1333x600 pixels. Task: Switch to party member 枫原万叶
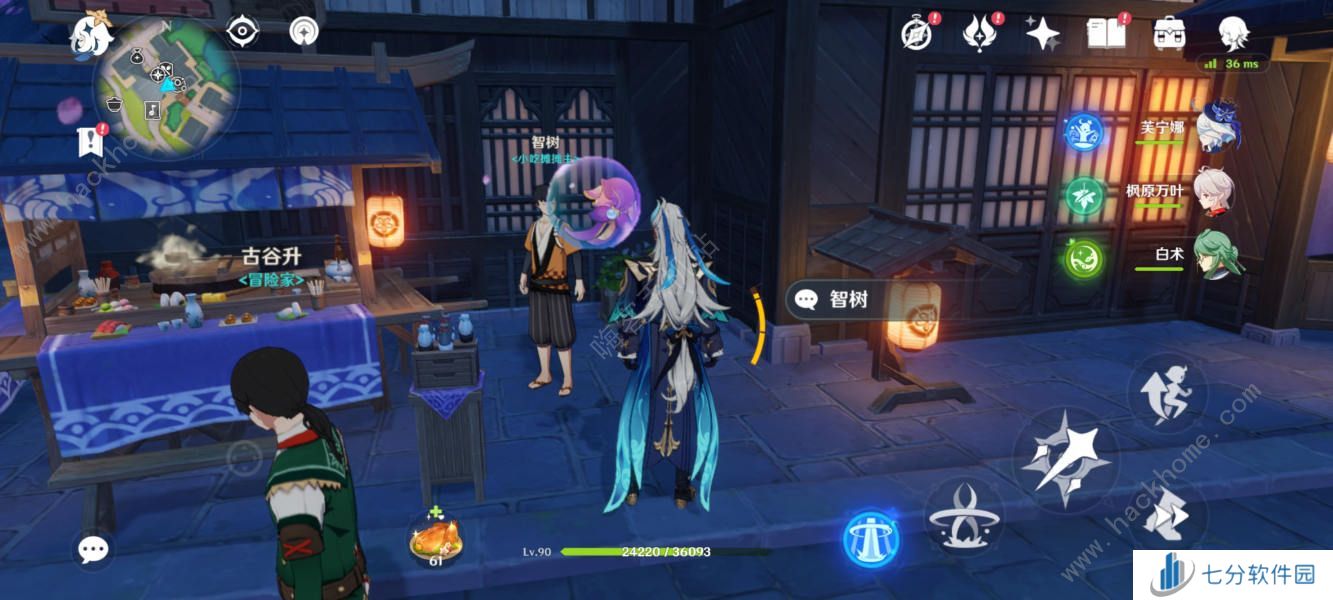pos(1214,190)
